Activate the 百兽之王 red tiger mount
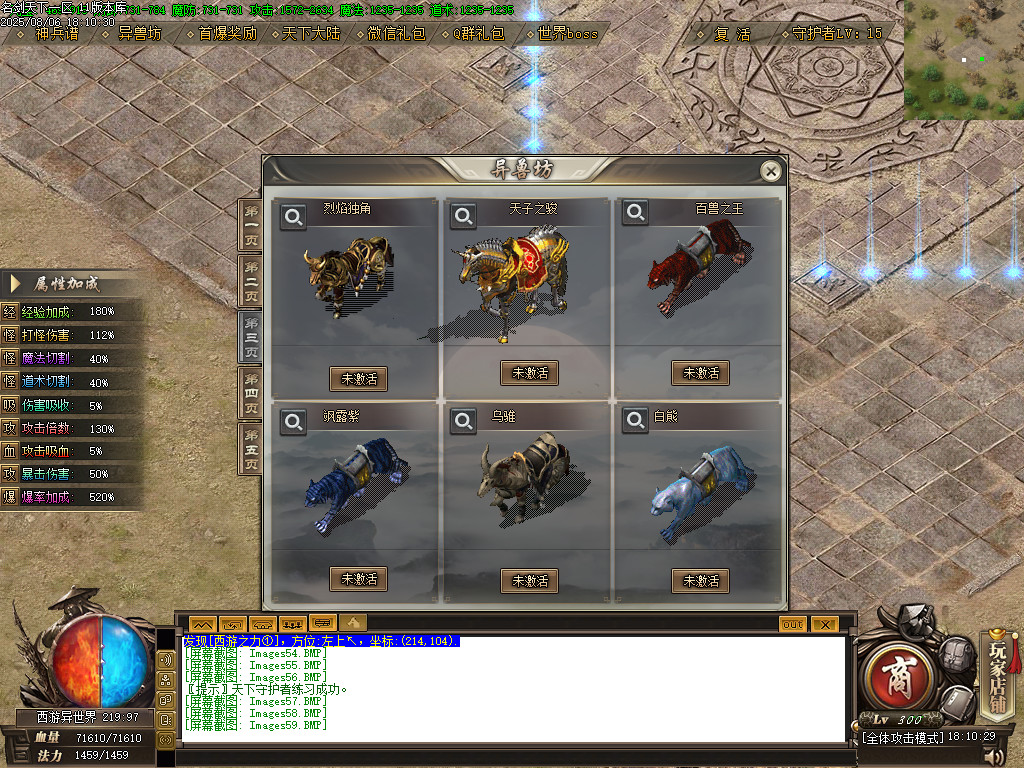The width and height of the screenshot is (1024, 768). (700, 373)
